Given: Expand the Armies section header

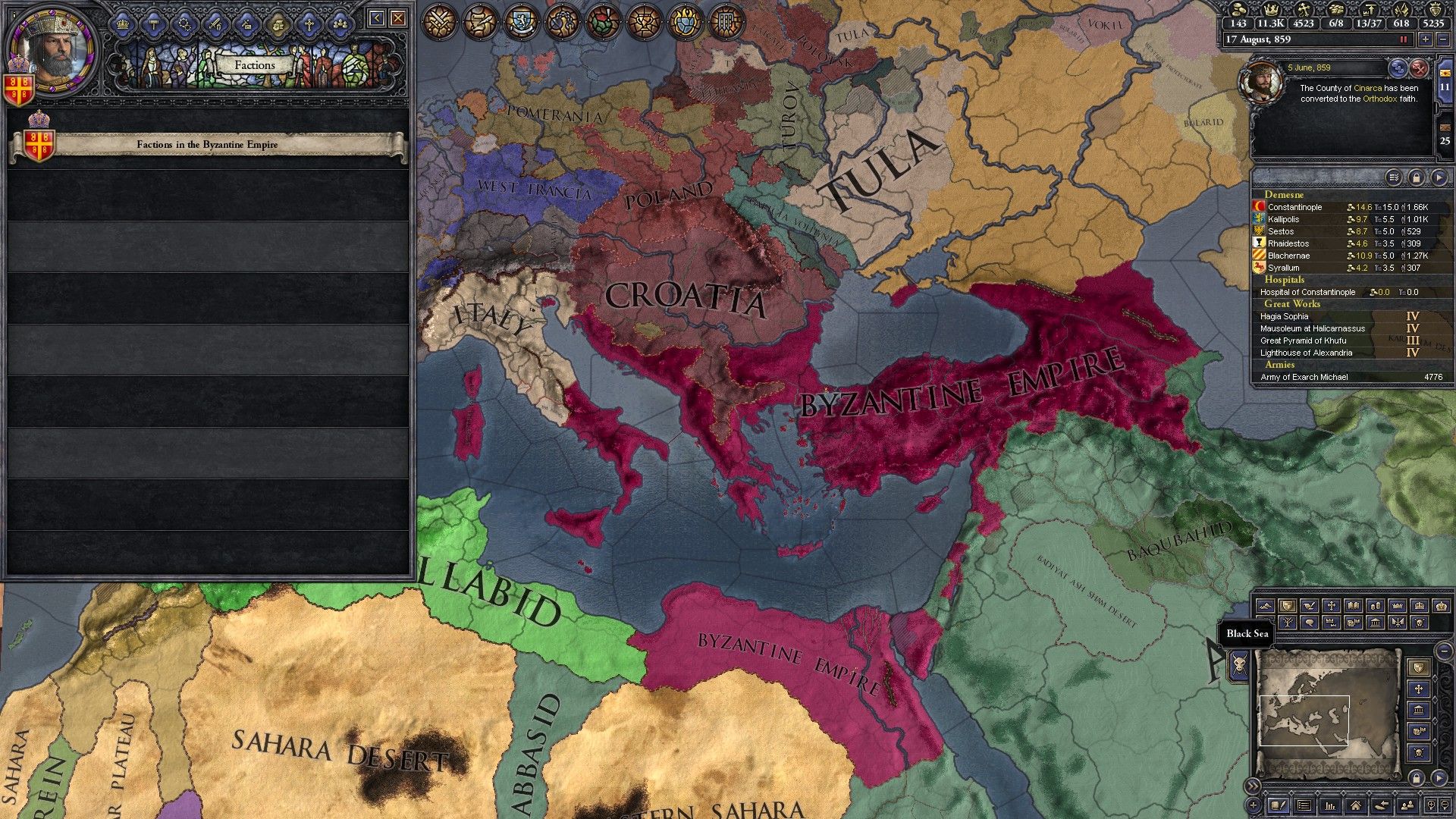Looking at the screenshot, I should pyautogui.click(x=1279, y=365).
